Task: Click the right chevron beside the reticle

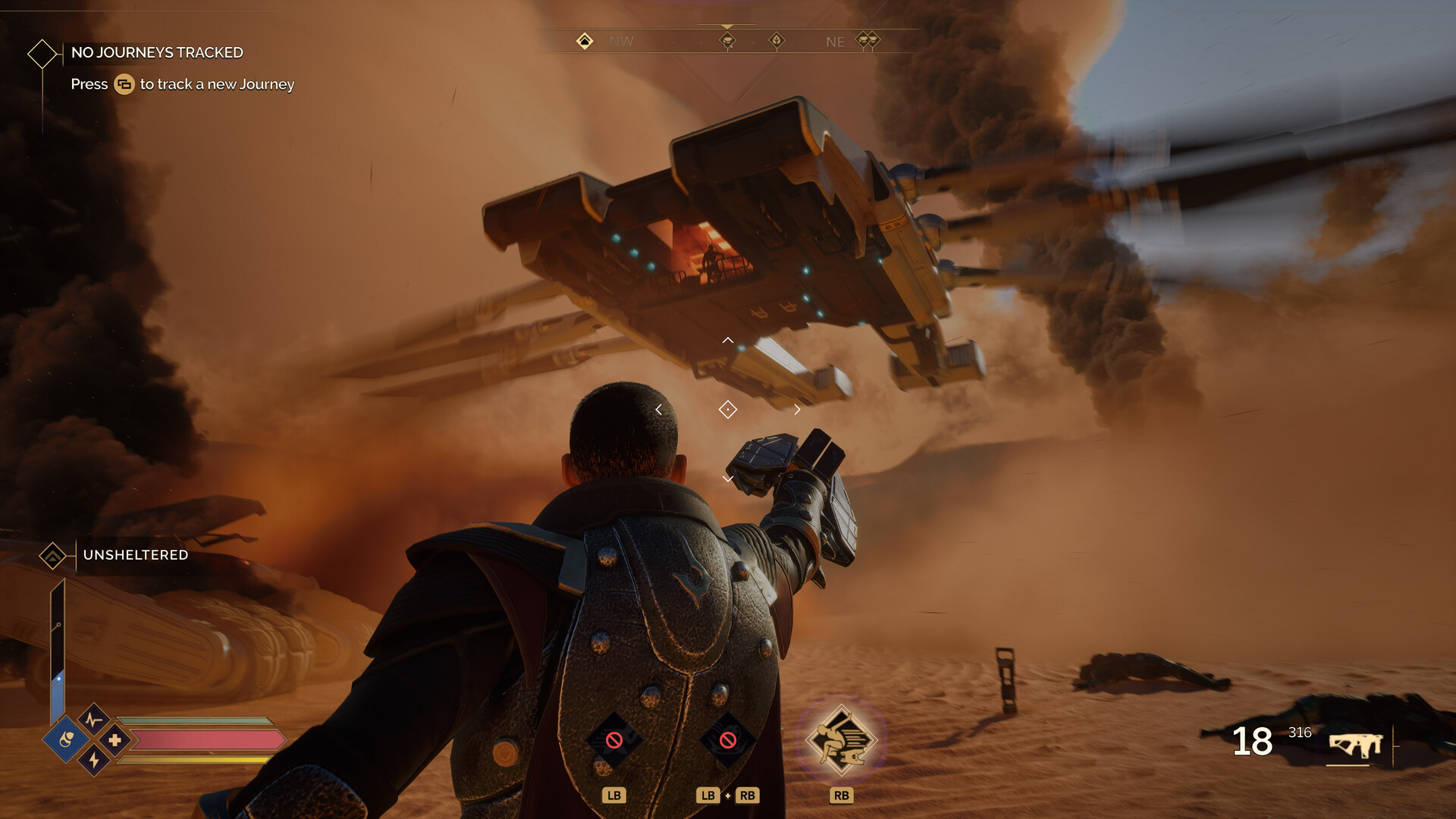Action: 797,409
